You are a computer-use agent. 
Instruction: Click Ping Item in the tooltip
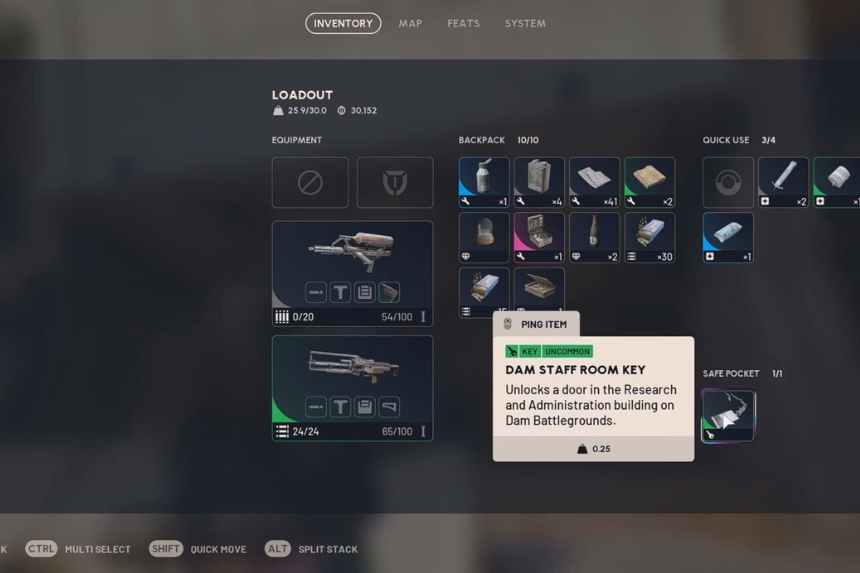(536, 324)
